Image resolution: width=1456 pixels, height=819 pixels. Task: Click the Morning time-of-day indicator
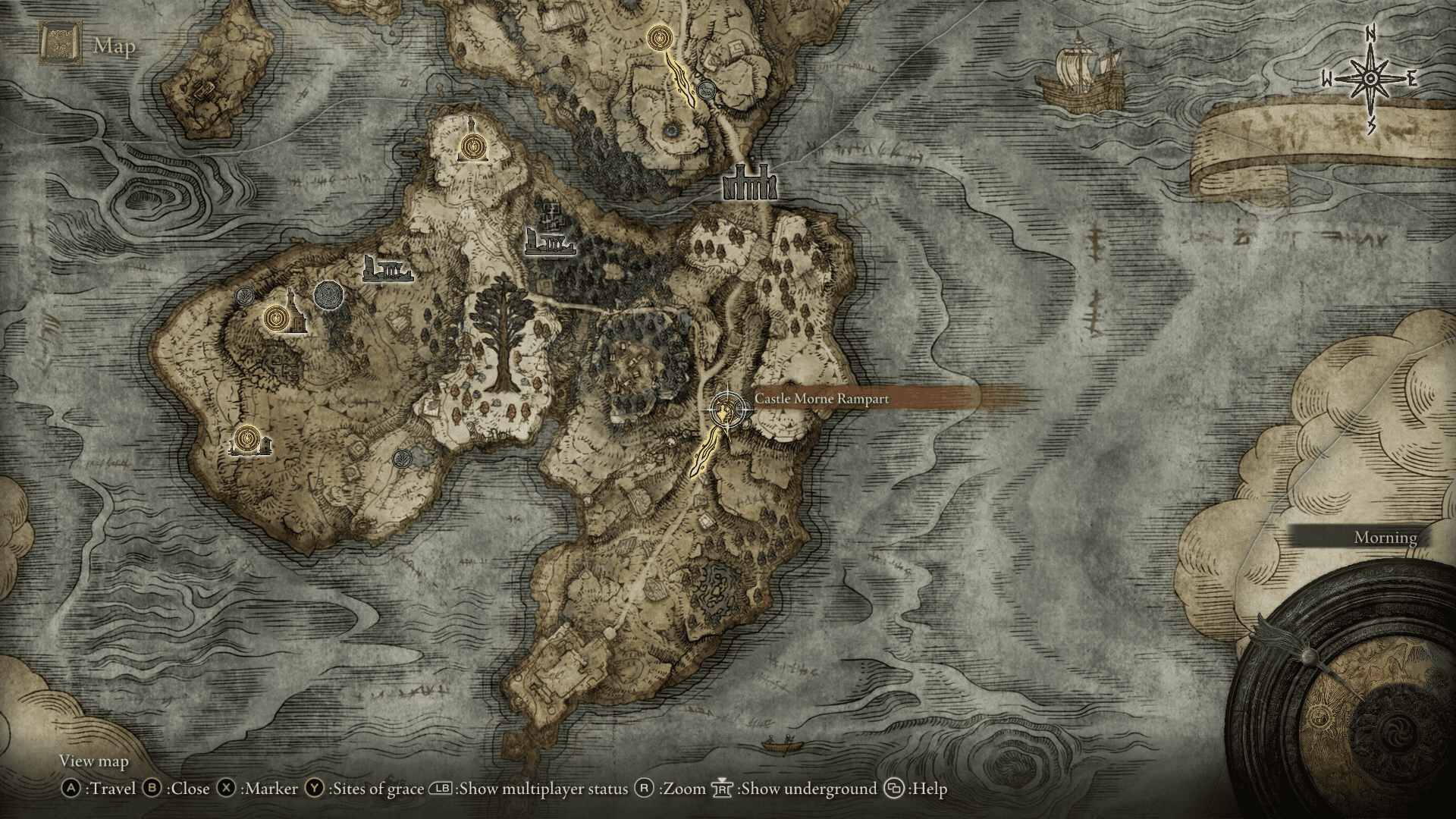click(1385, 538)
